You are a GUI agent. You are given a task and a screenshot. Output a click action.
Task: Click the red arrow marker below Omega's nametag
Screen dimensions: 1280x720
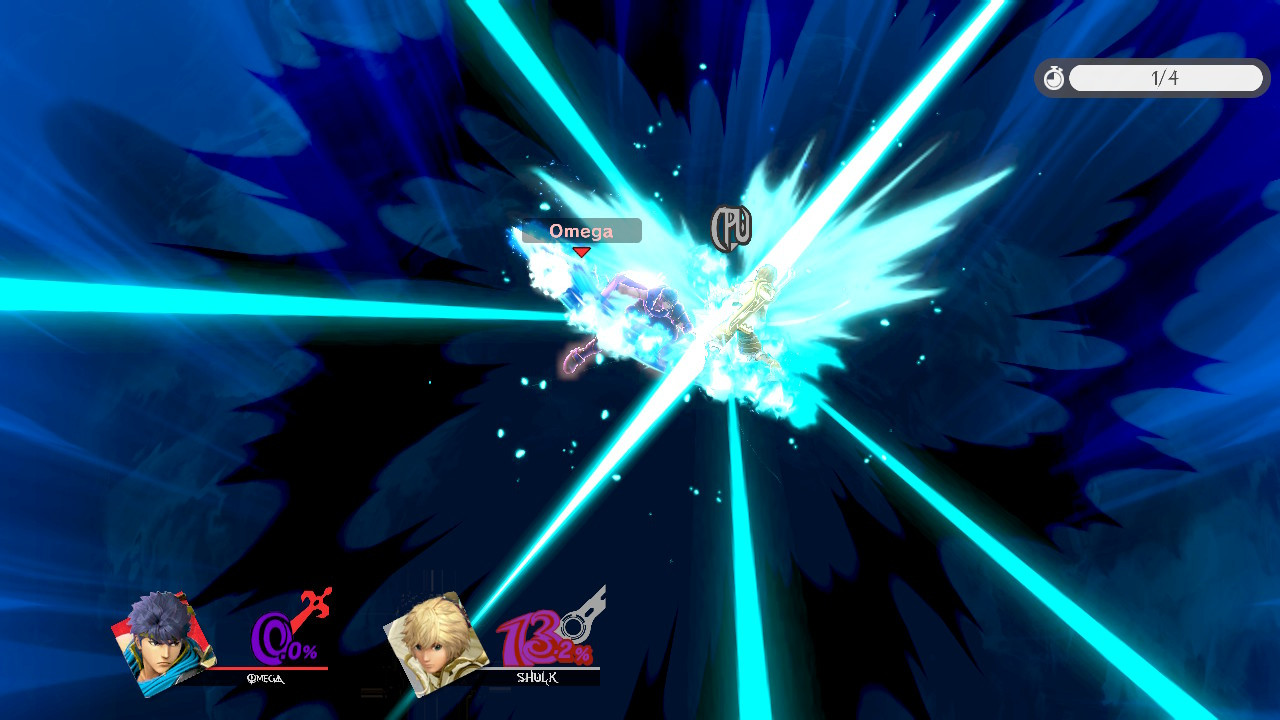pyautogui.click(x=581, y=252)
